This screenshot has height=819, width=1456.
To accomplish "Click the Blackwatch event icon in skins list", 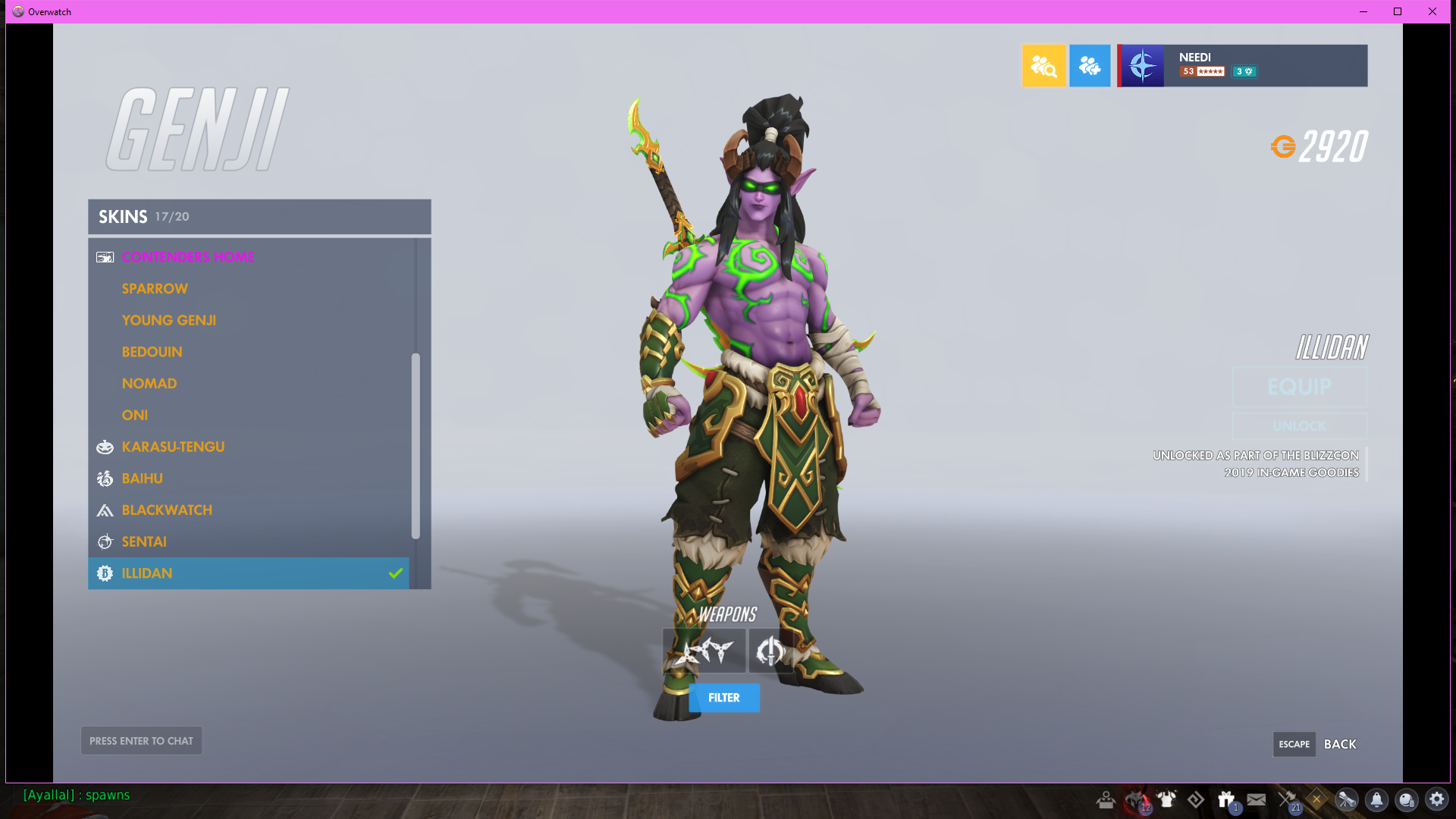I will coord(105,510).
